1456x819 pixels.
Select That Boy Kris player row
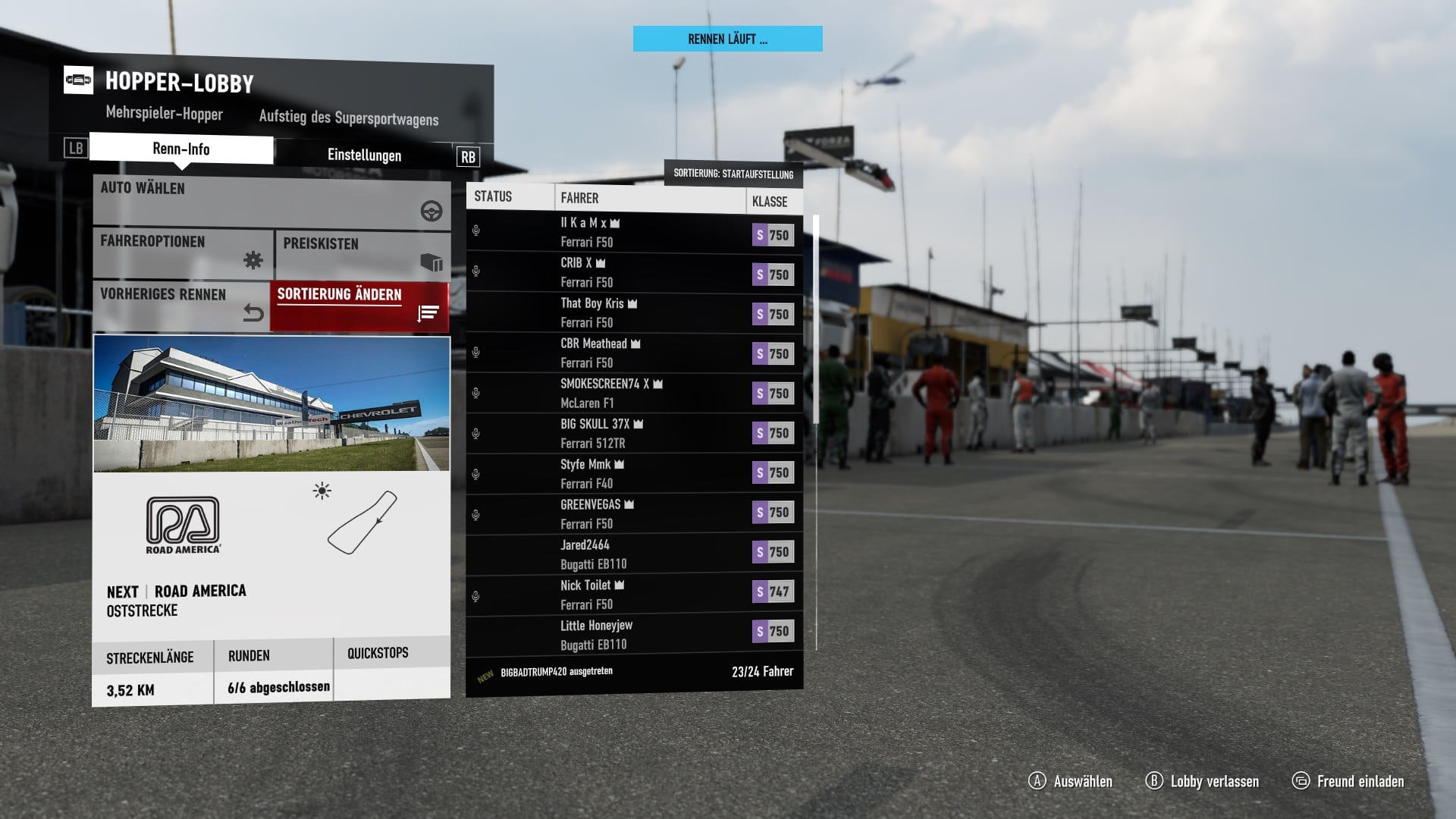tap(634, 313)
